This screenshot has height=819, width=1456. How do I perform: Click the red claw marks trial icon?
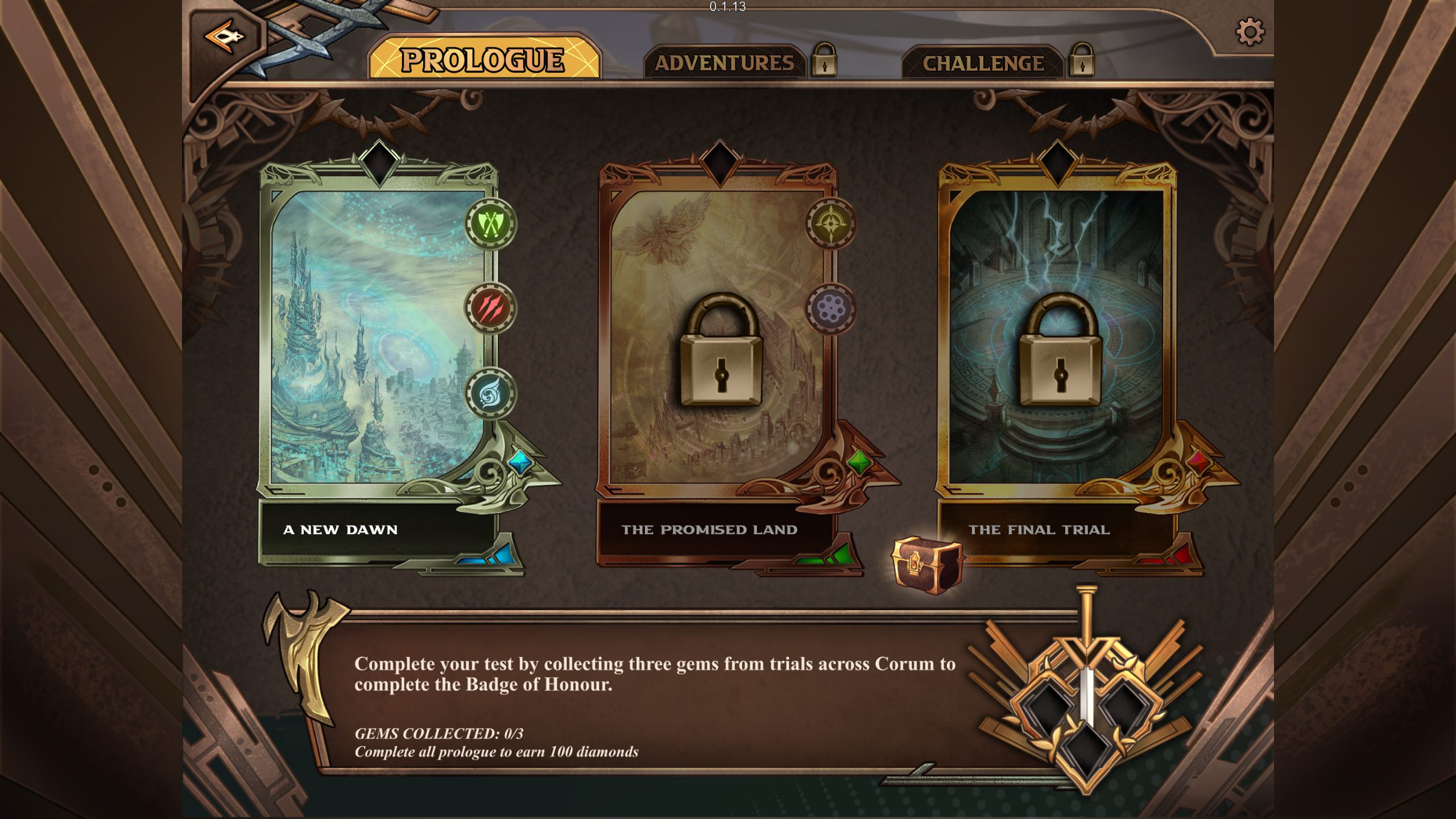point(490,309)
